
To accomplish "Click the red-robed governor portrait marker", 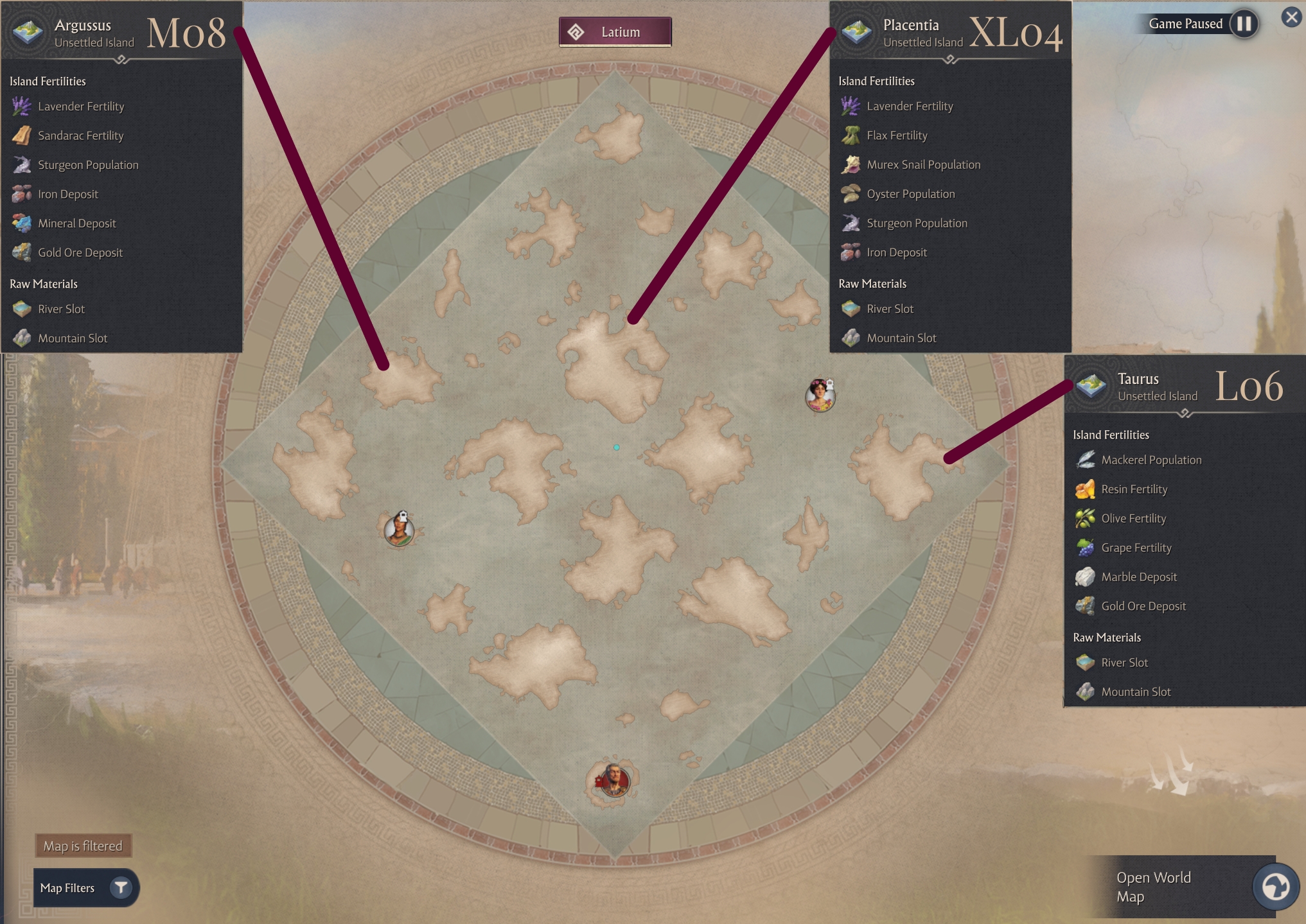I will tap(614, 781).
